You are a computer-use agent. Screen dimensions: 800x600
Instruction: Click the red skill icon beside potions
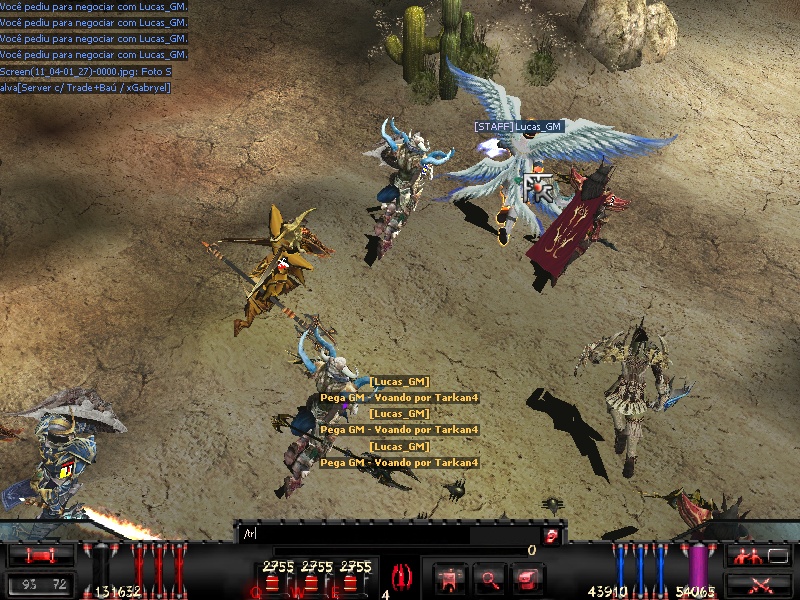pos(405,577)
